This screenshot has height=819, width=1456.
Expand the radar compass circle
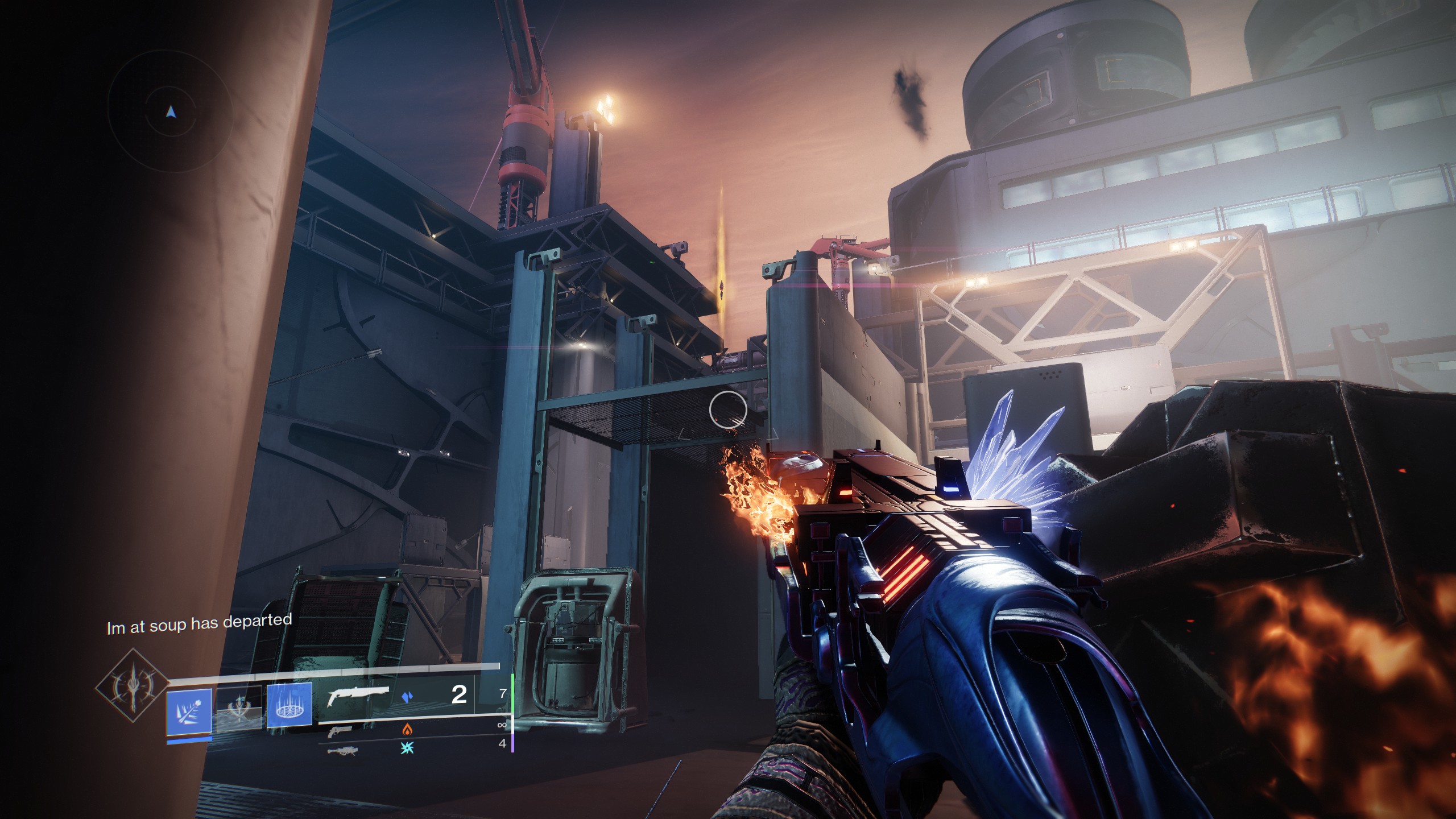pyautogui.click(x=170, y=111)
